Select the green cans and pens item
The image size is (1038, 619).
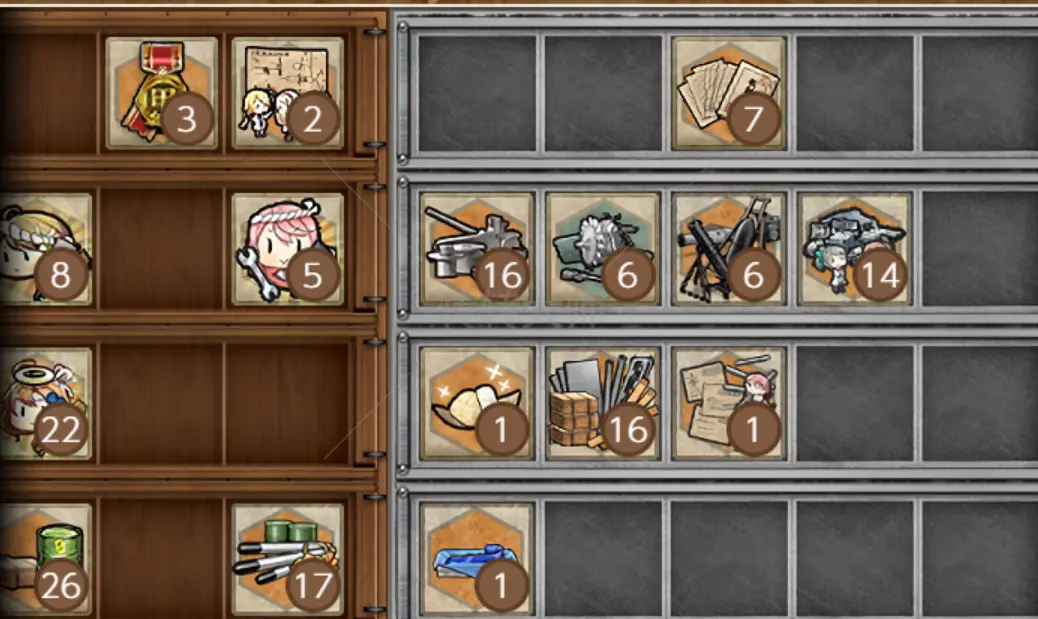tap(287, 558)
